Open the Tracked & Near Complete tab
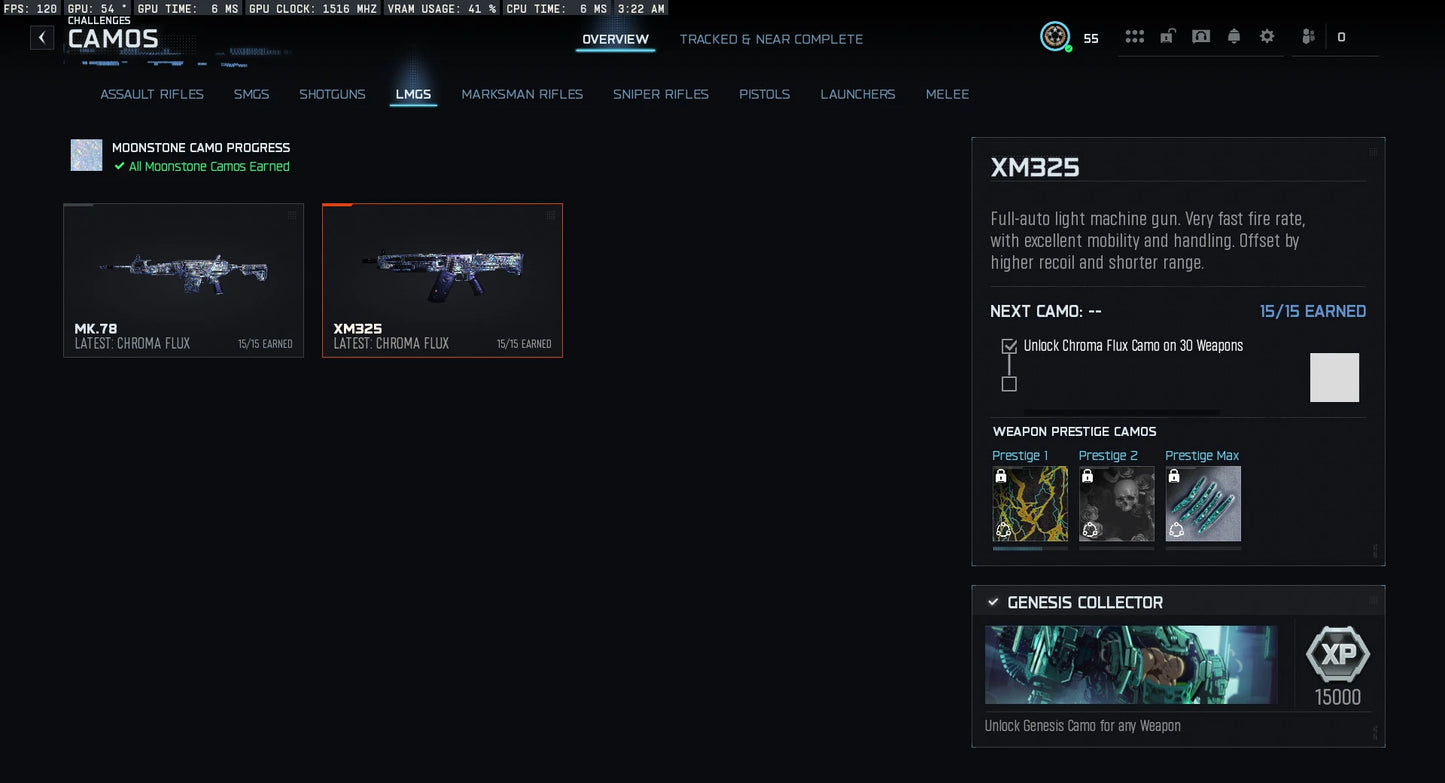Viewport: 1445px width, 783px height. tap(771, 39)
